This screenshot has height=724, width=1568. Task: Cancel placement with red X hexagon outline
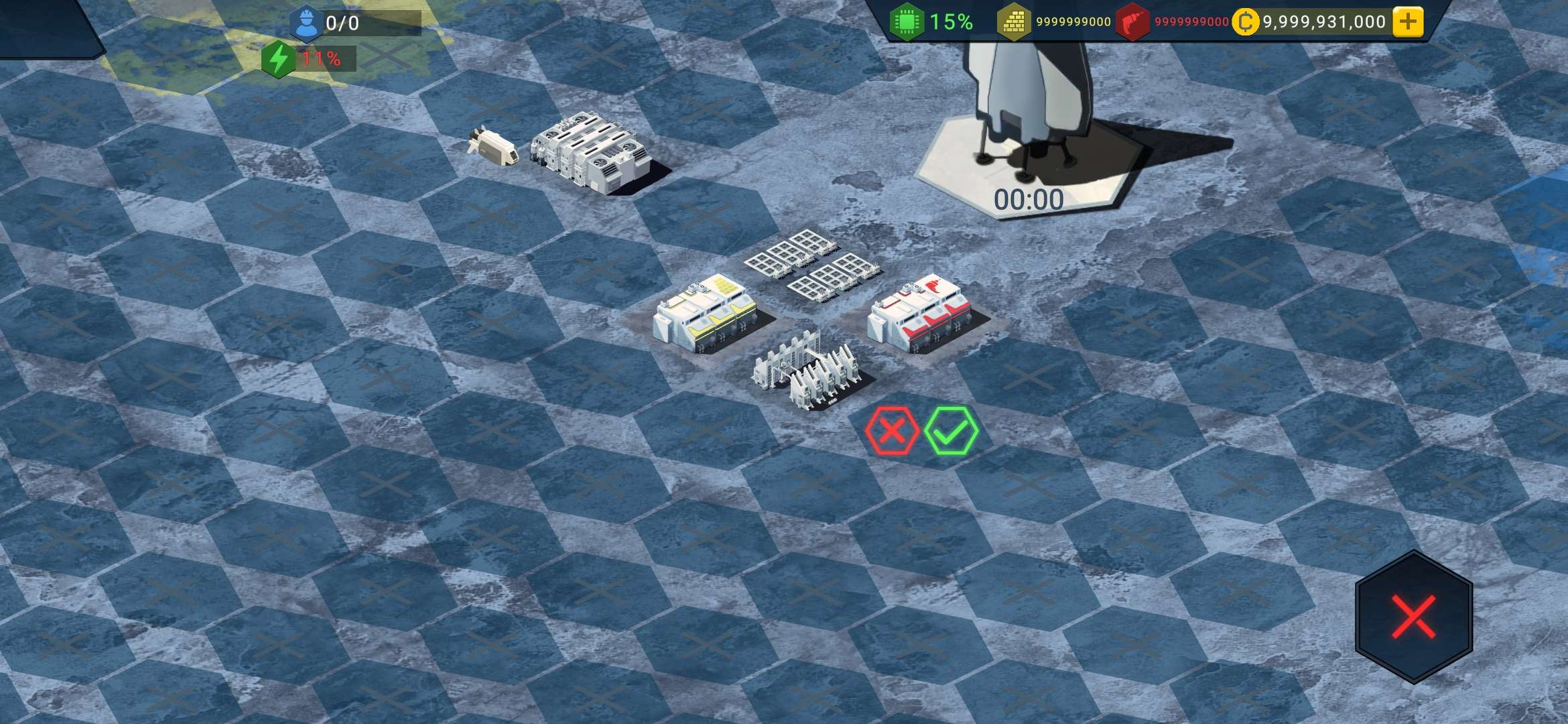(x=892, y=431)
